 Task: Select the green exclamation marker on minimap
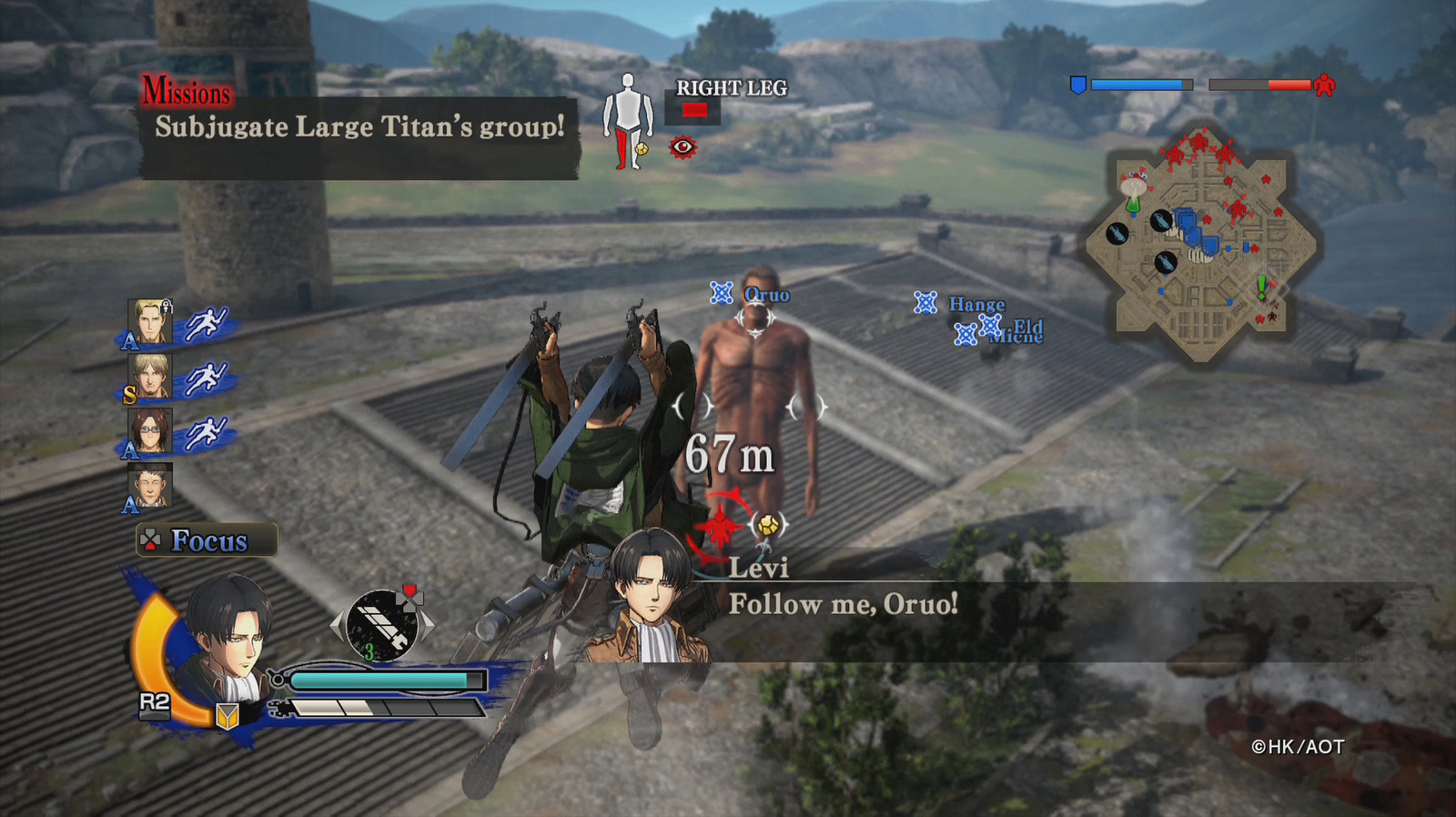click(x=1261, y=288)
